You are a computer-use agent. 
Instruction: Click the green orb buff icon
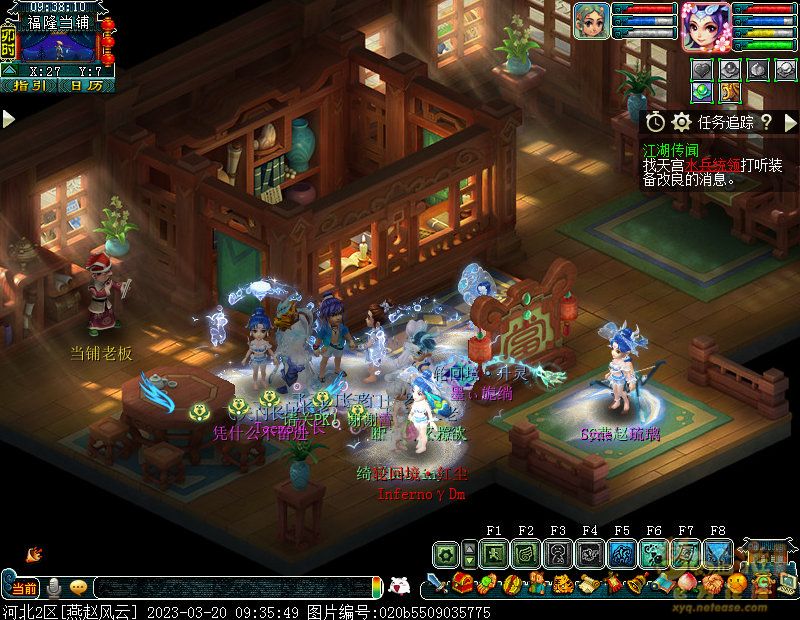(x=703, y=92)
